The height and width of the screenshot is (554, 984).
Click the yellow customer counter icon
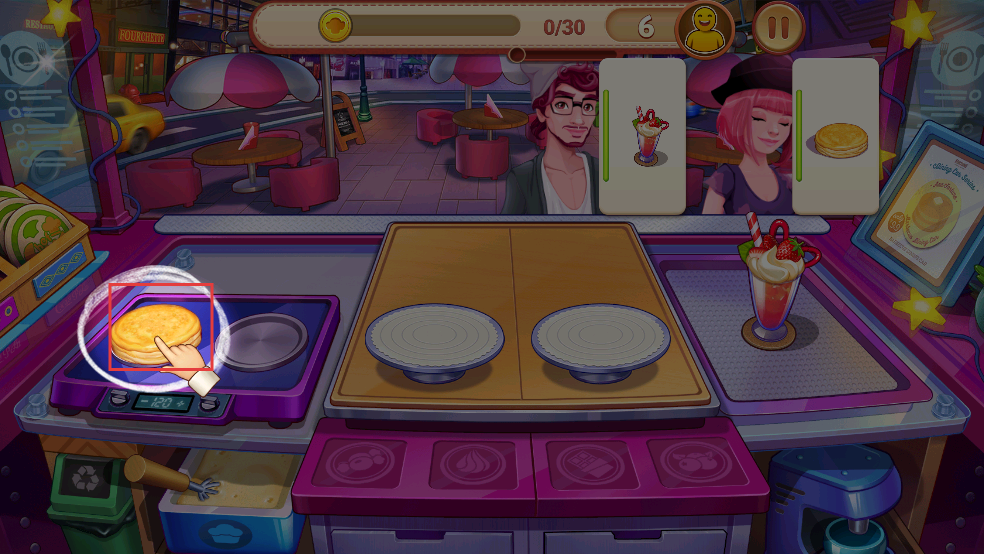click(x=704, y=28)
